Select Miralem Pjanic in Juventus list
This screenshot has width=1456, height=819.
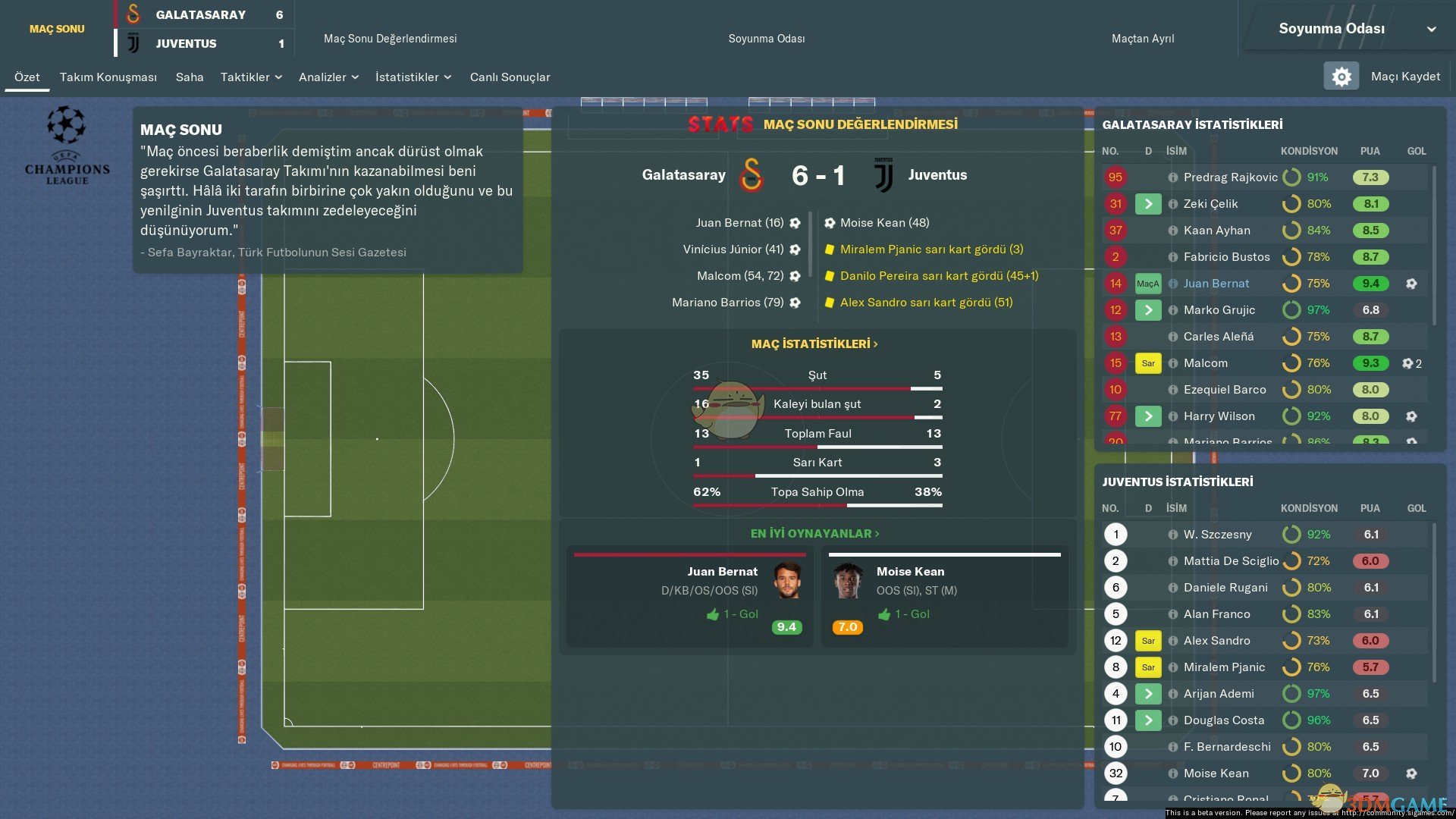(x=1224, y=667)
